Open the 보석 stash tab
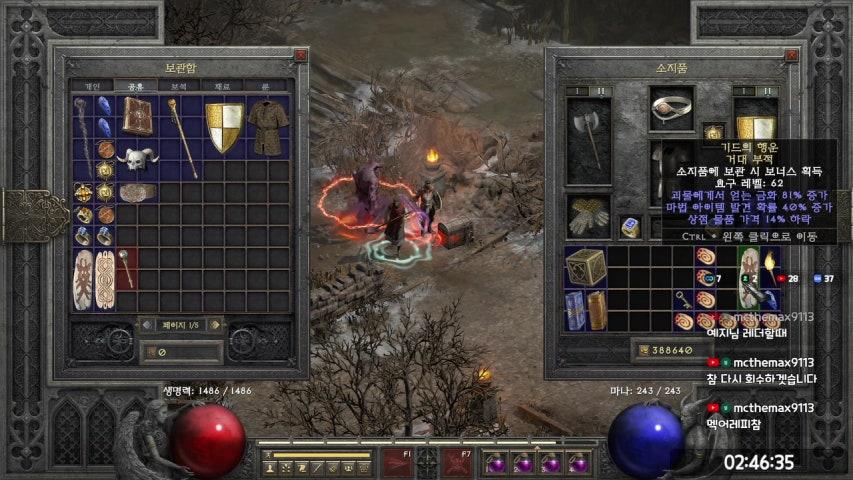 click(178, 86)
